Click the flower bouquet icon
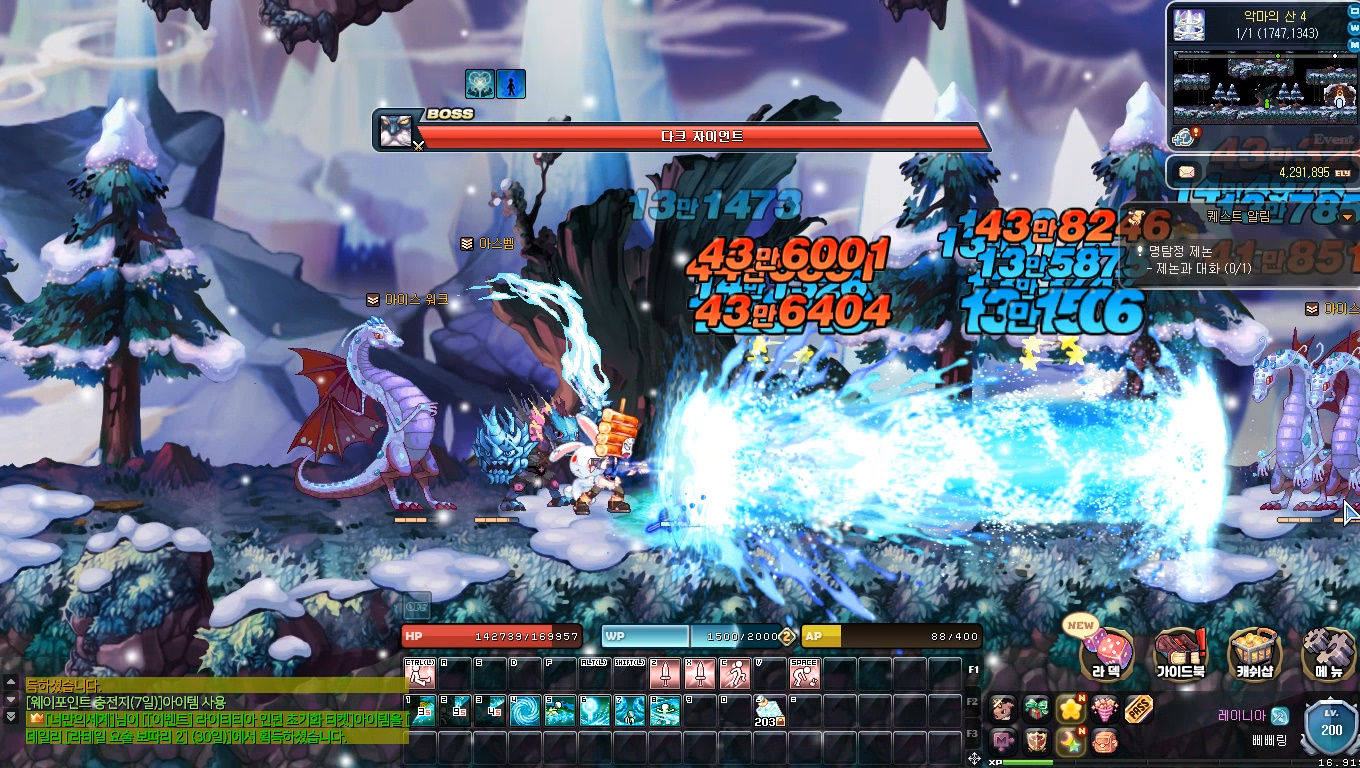Image resolution: width=1360 pixels, height=768 pixels. (x=1105, y=709)
